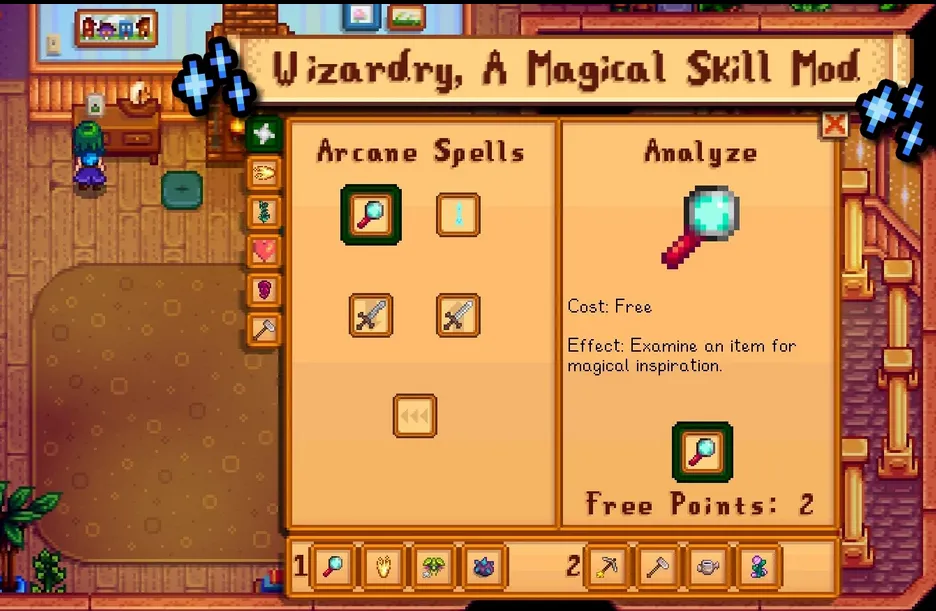This screenshot has width=936, height=611.
Task: Select the magnifying glass in spell bar 1
Action: [331, 568]
